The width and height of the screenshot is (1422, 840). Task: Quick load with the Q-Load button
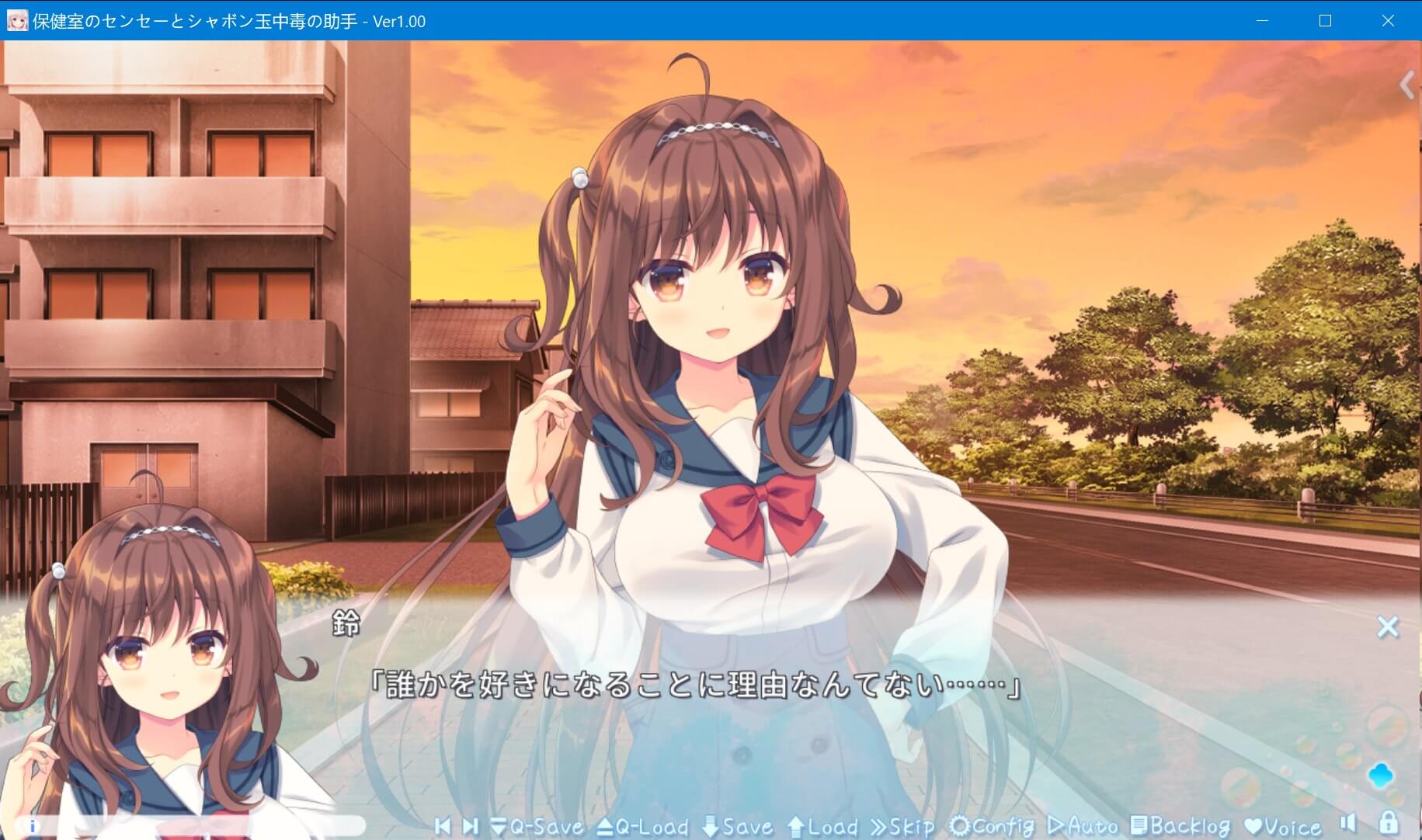643,826
